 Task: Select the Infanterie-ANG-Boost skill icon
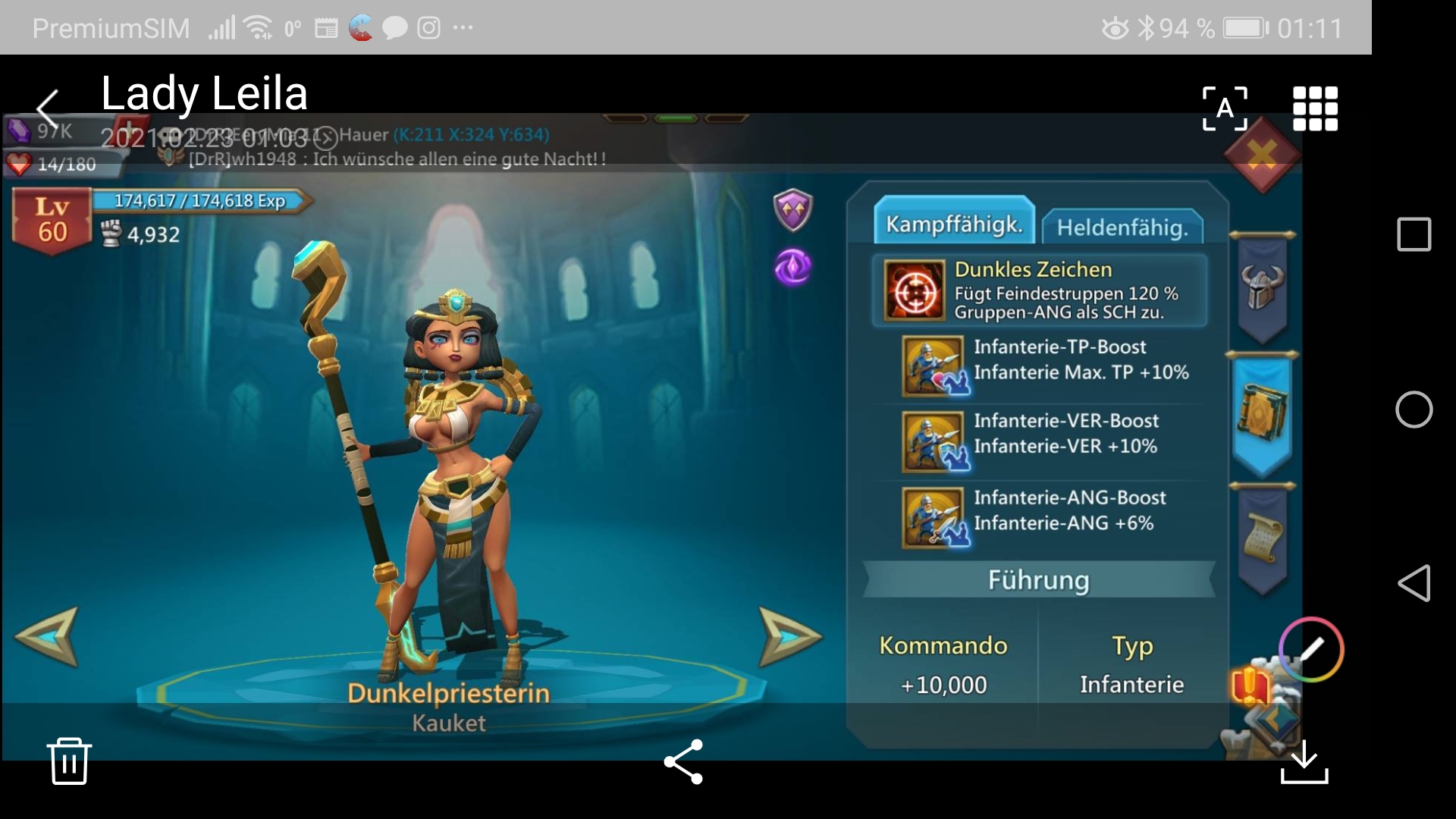tap(934, 518)
